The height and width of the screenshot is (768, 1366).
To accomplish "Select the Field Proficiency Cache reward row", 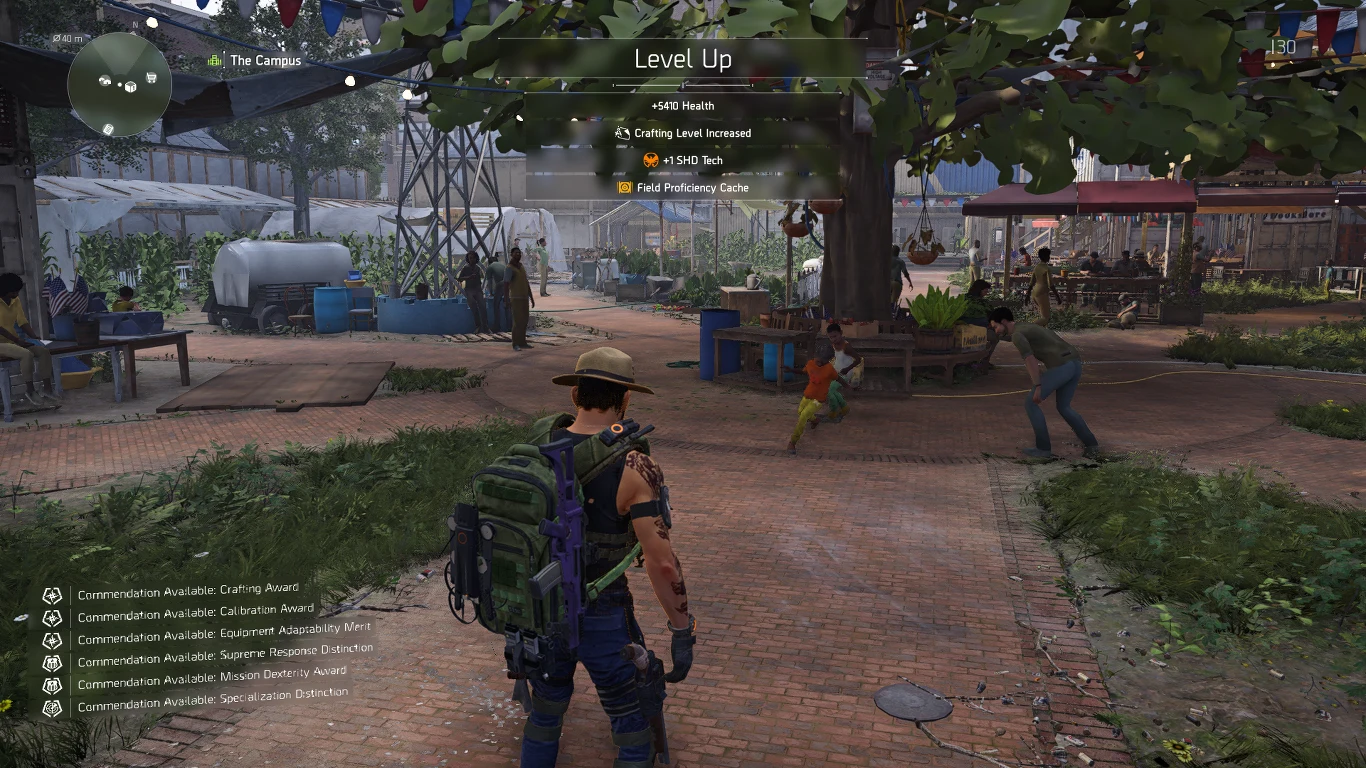I will pyautogui.click(x=683, y=187).
